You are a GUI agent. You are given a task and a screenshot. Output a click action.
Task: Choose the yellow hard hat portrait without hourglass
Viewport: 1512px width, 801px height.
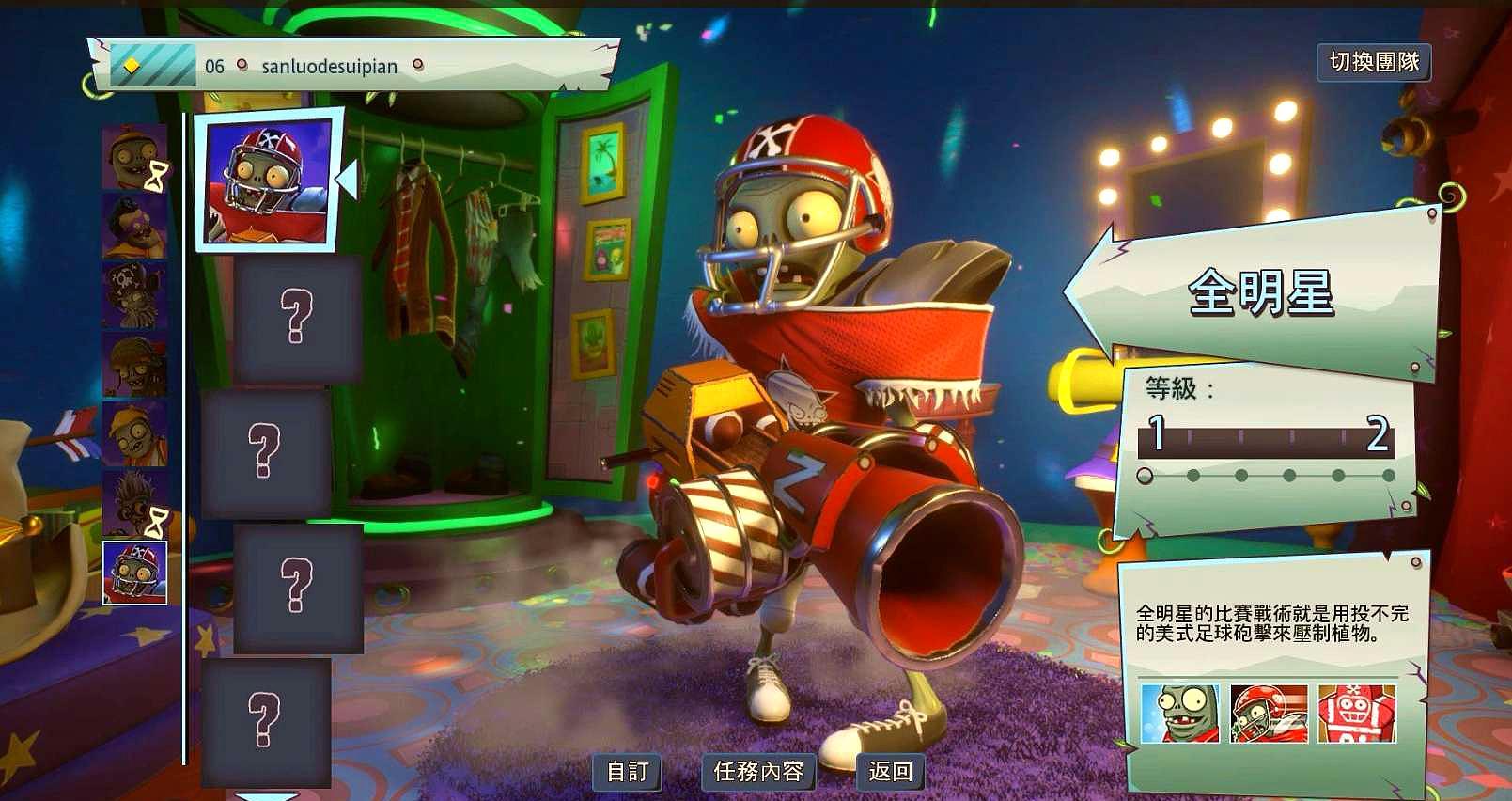134,434
